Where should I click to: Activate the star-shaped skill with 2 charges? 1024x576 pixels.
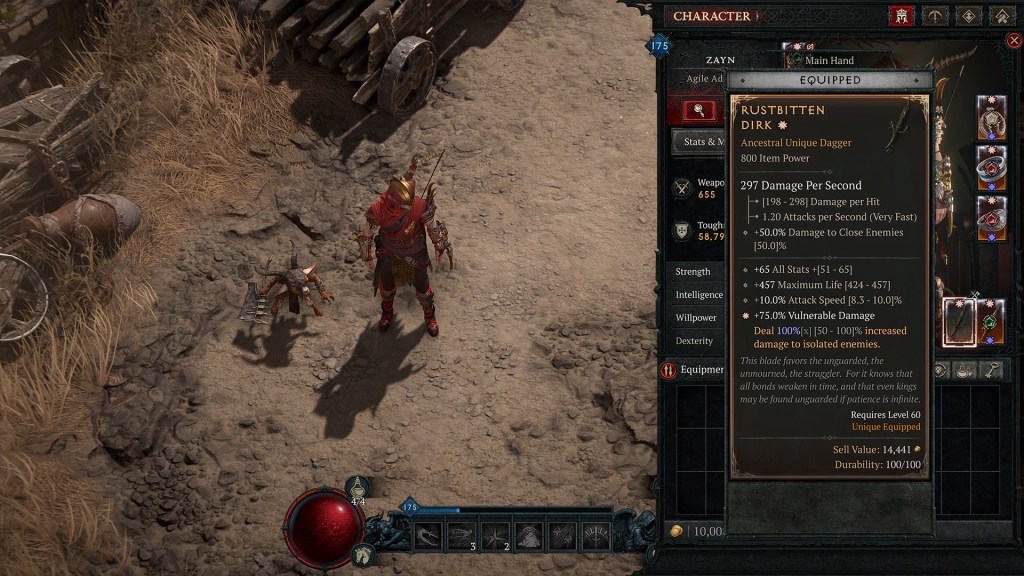pyautogui.click(x=495, y=535)
